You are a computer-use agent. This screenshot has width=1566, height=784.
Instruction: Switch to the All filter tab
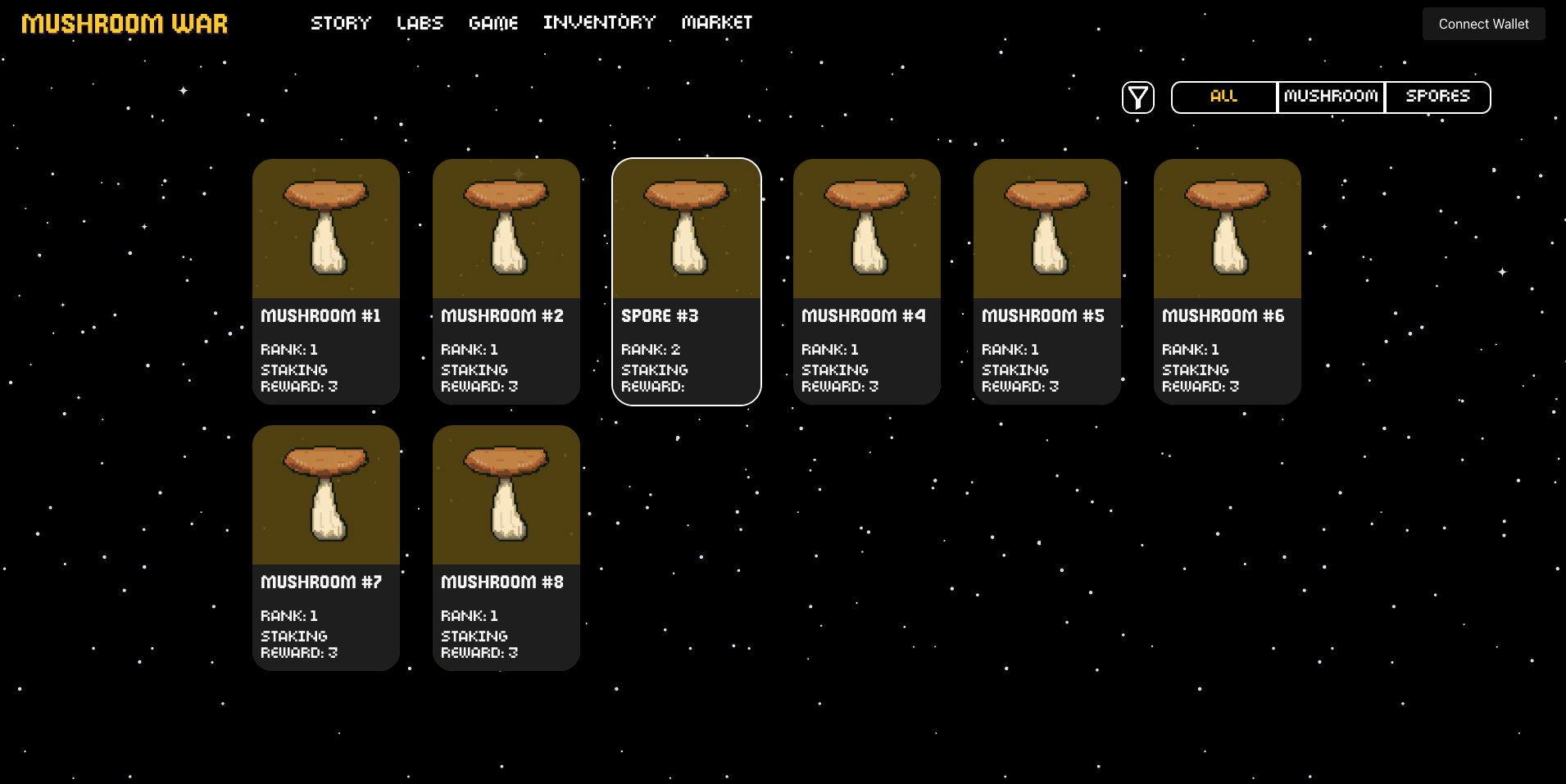[x=1223, y=97]
